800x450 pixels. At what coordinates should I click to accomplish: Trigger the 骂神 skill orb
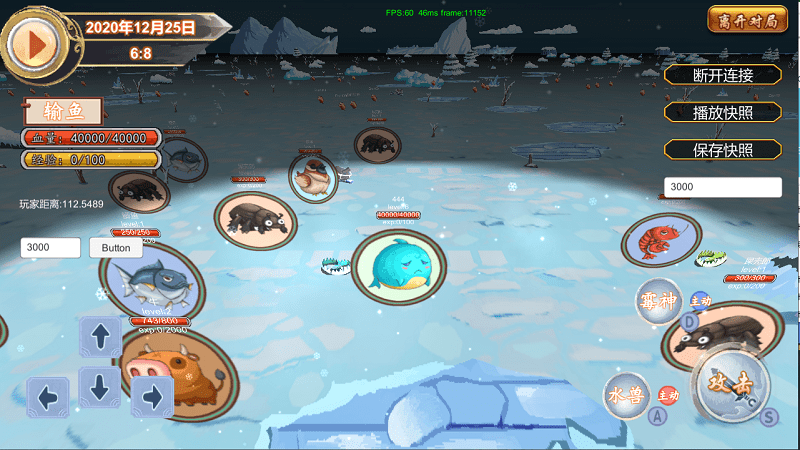[659, 301]
